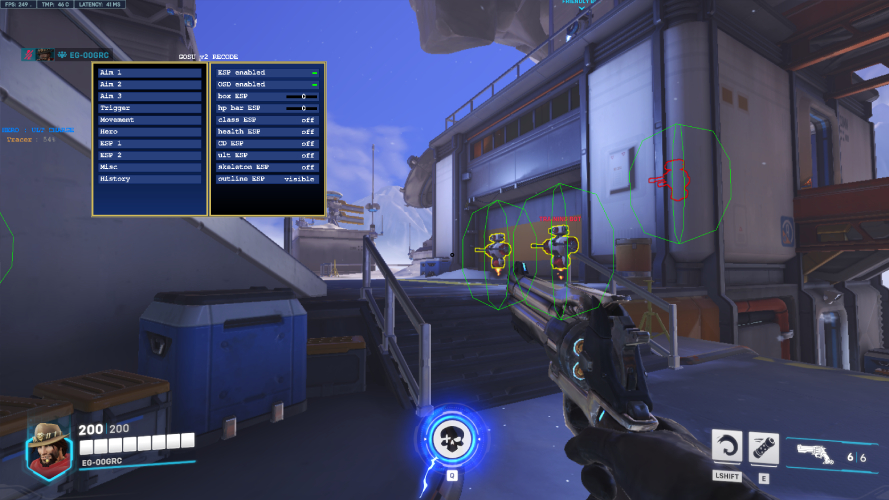Open the Trigger settings
Viewport: 889px width, 500px height.
pyautogui.click(x=149, y=108)
